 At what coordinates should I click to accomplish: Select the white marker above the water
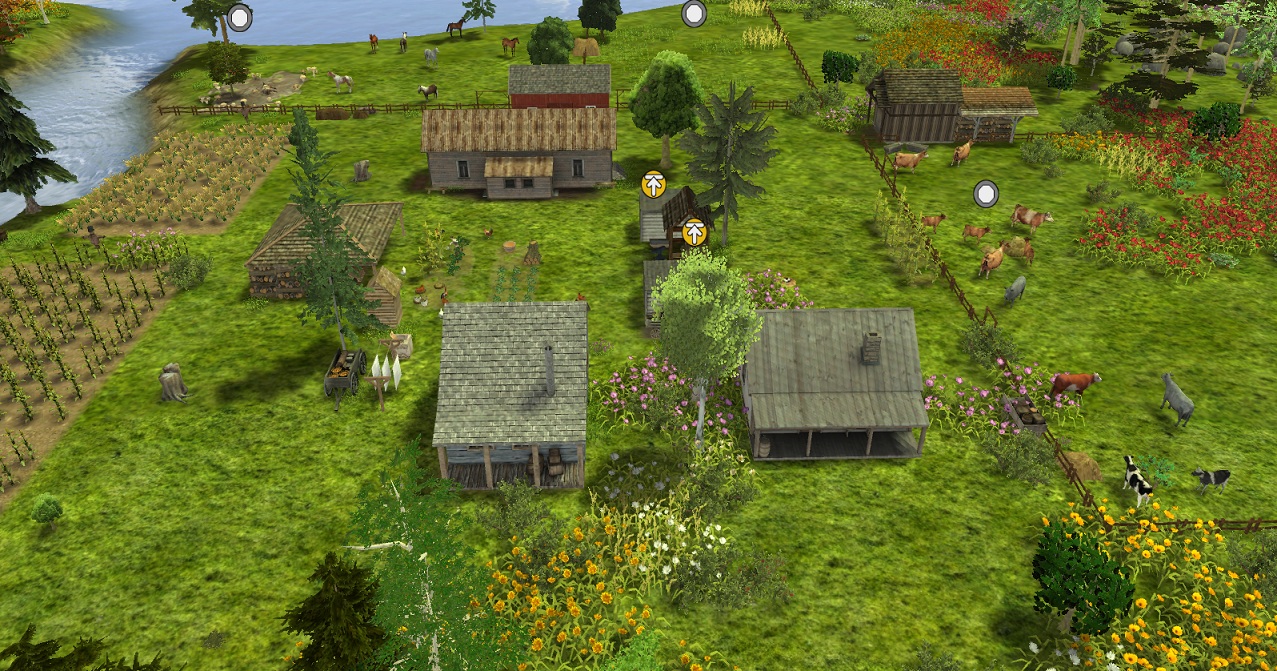point(240,17)
